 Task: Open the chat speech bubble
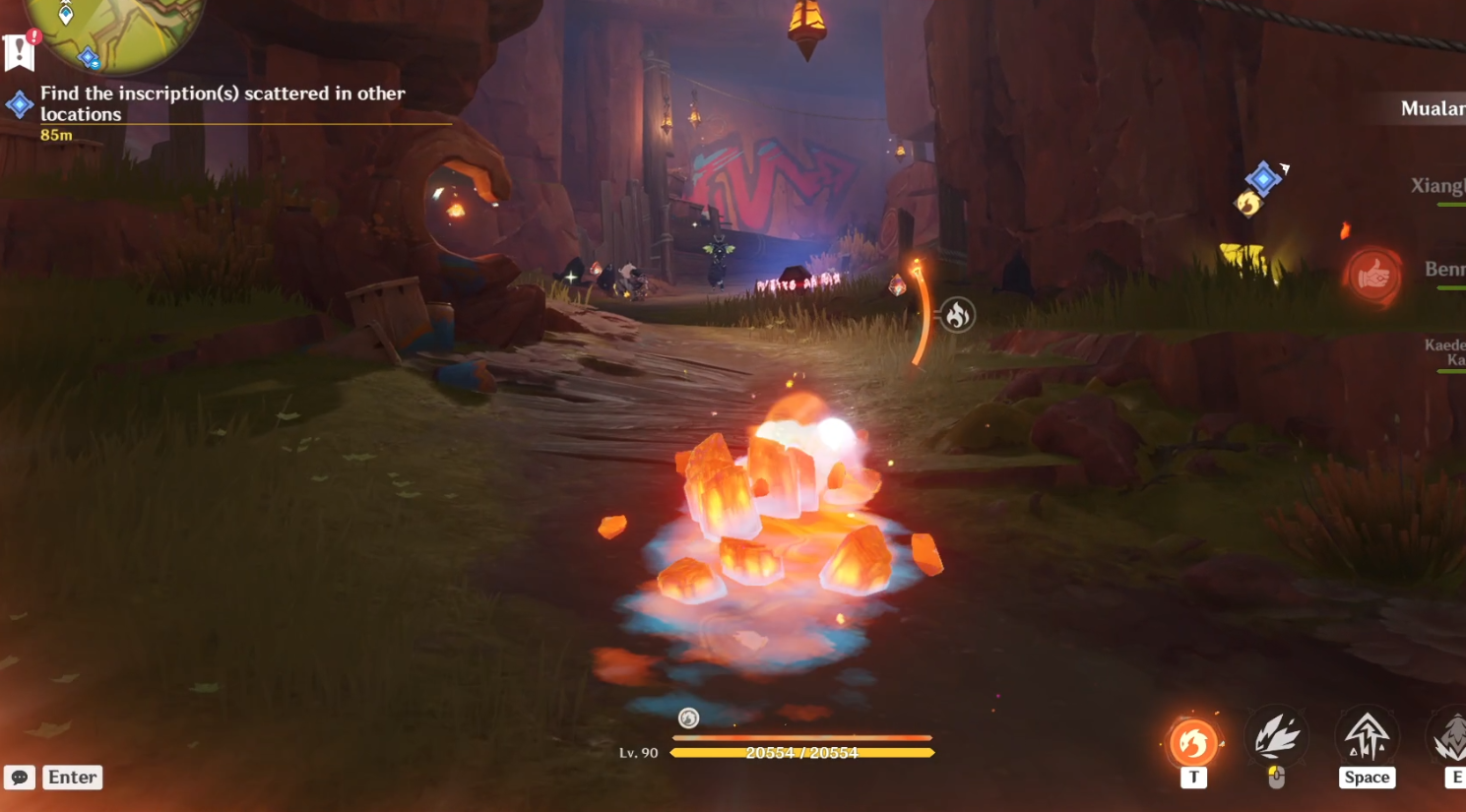coord(20,778)
